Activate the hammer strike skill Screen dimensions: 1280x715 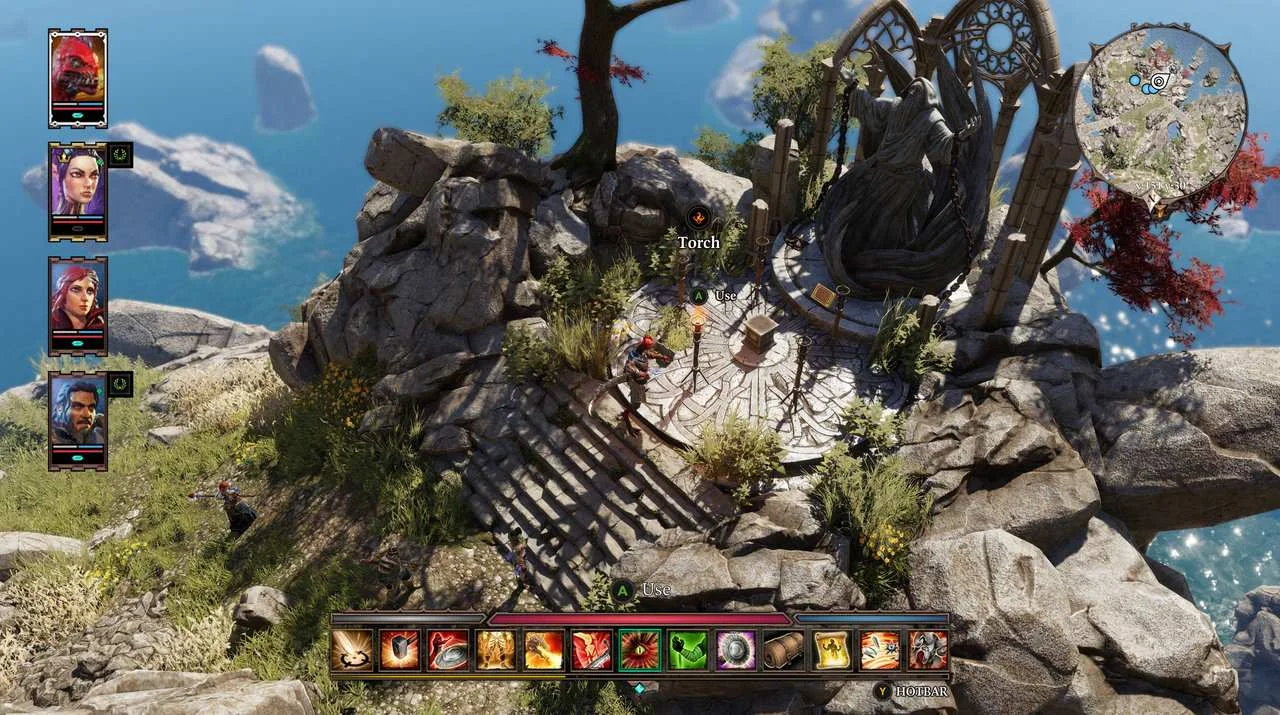click(399, 650)
